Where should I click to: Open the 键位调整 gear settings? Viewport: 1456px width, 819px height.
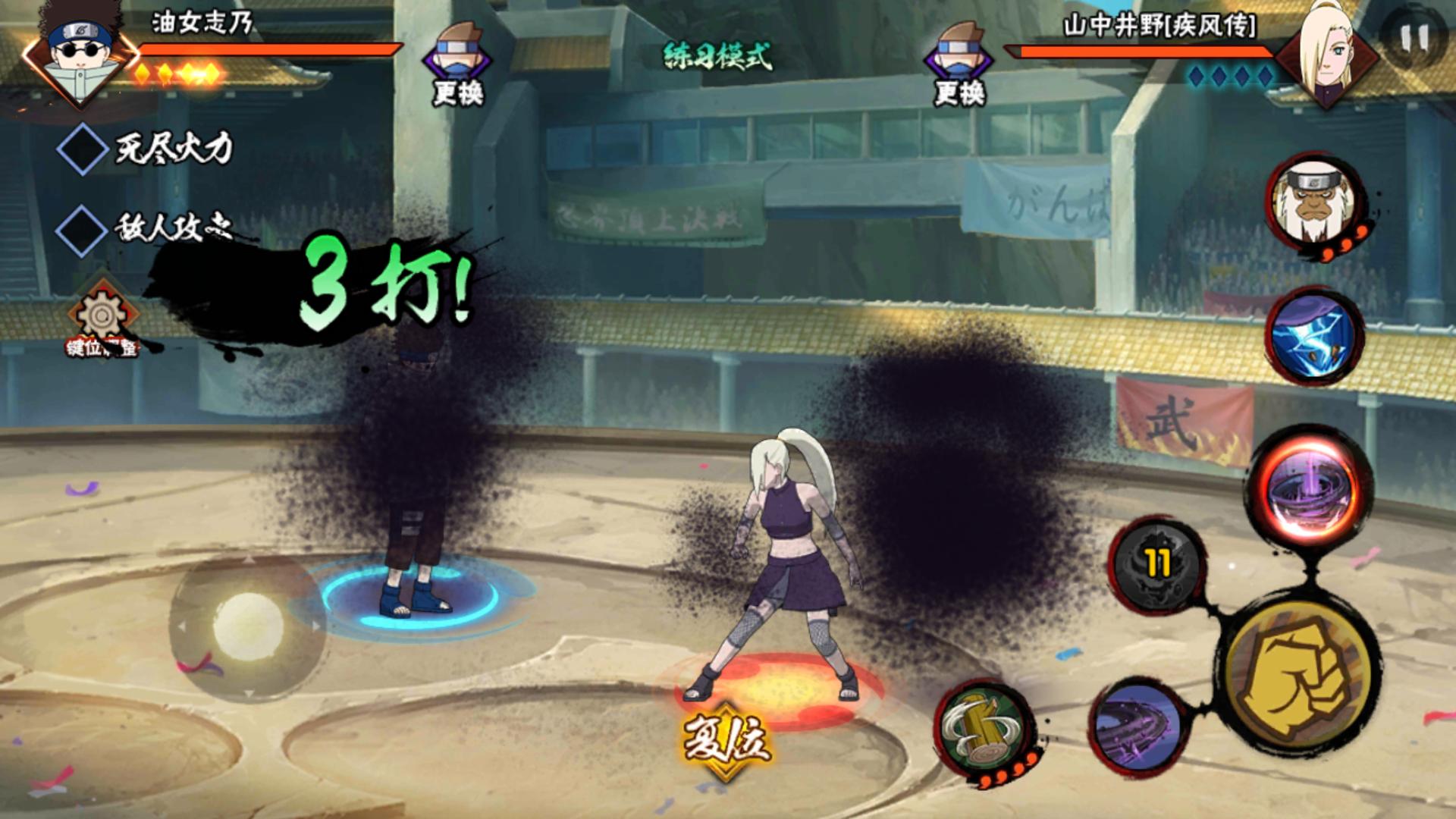(102, 318)
